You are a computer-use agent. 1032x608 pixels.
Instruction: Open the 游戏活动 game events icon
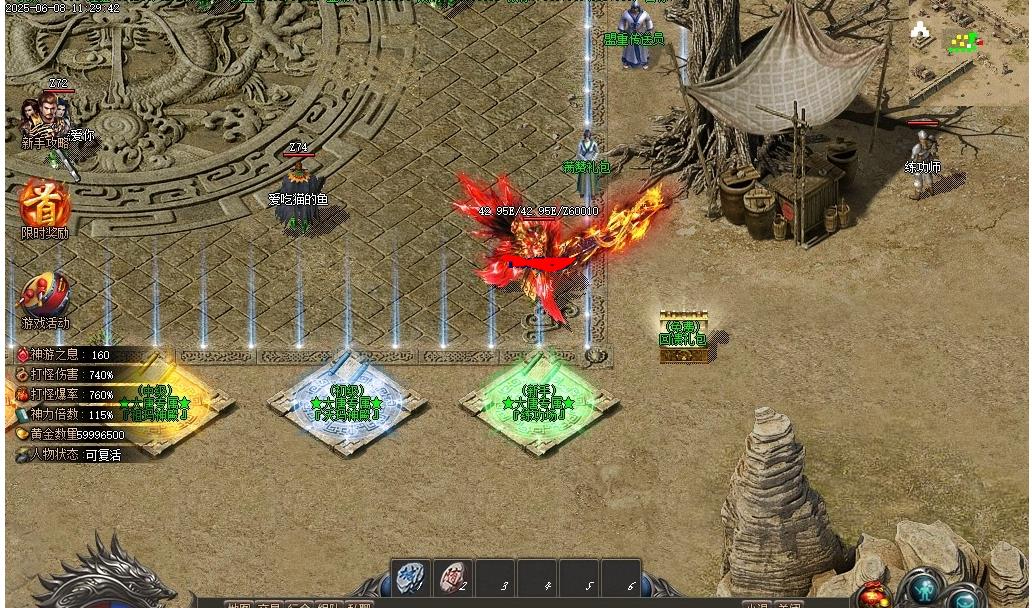tap(45, 296)
